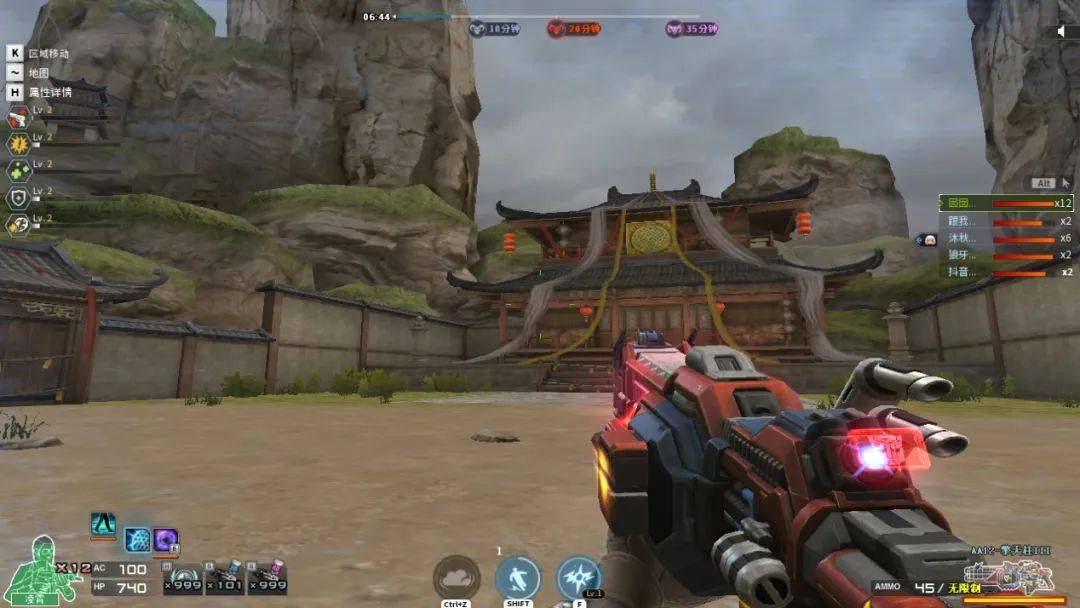Select the green cross healing attribute icon
Image resolution: width=1080 pixels, height=608 pixels.
tap(17, 171)
